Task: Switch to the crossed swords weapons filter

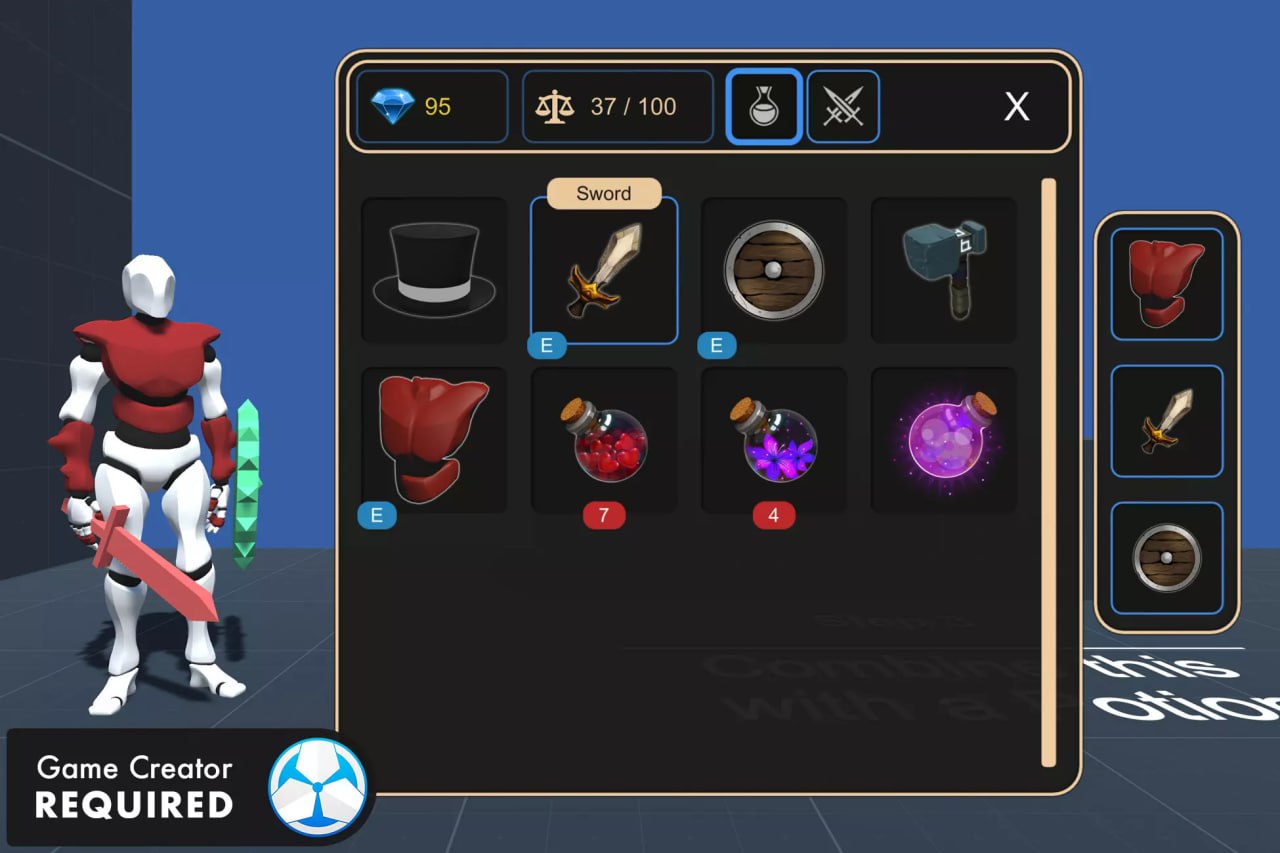Action: [x=842, y=105]
